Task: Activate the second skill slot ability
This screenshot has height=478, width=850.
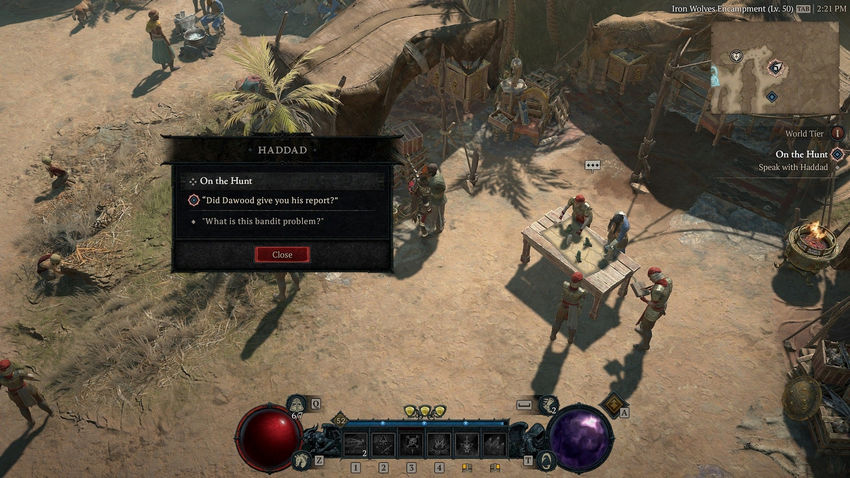Action: (383, 443)
